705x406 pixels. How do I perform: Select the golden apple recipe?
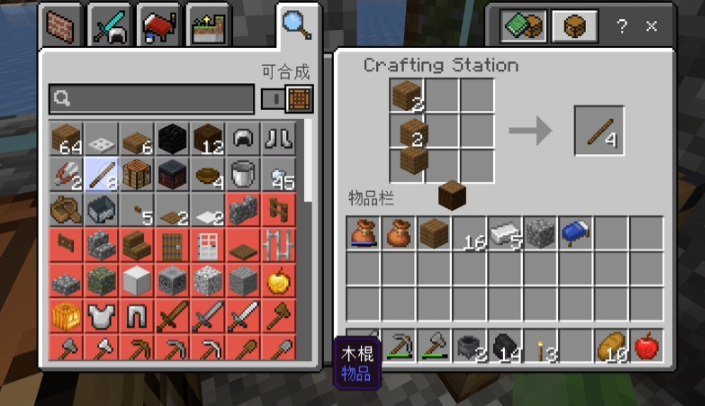[x=281, y=280]
